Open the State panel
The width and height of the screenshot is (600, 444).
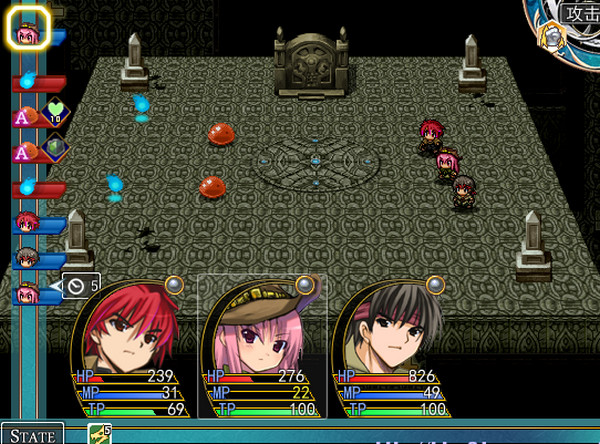[x=32, y=434]
